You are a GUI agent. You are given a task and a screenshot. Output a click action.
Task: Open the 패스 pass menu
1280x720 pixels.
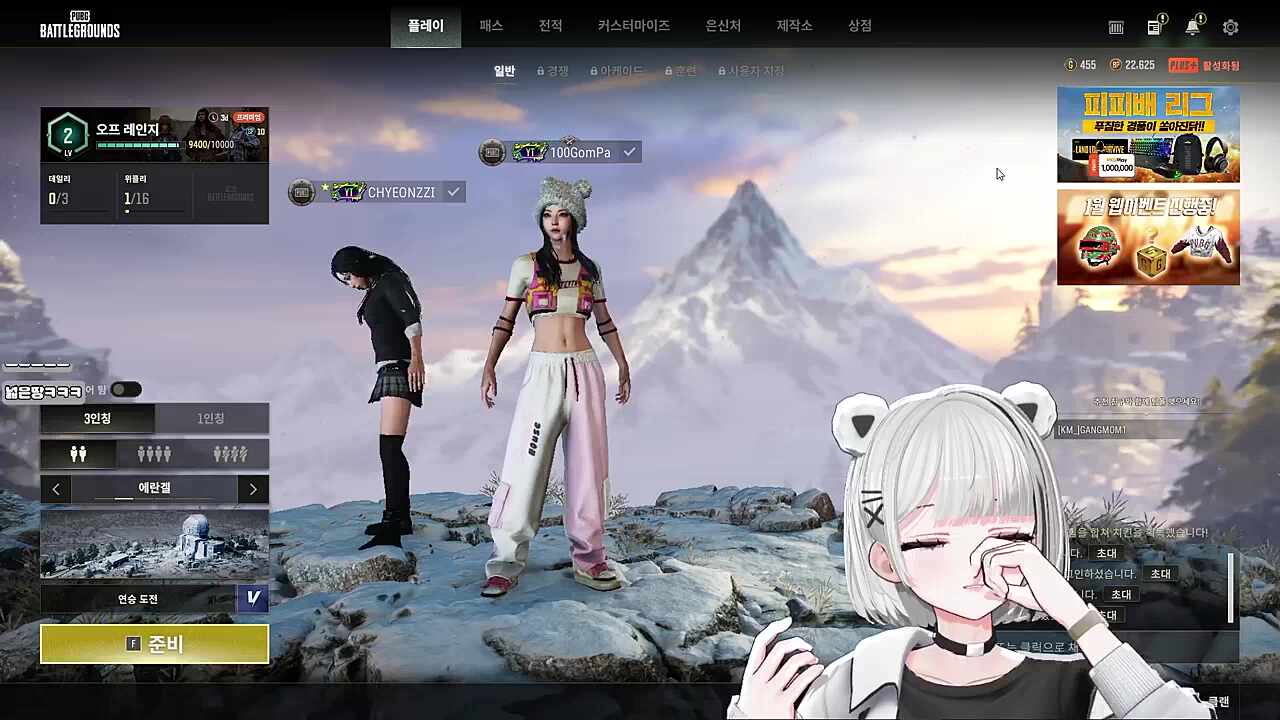(491, 26)
